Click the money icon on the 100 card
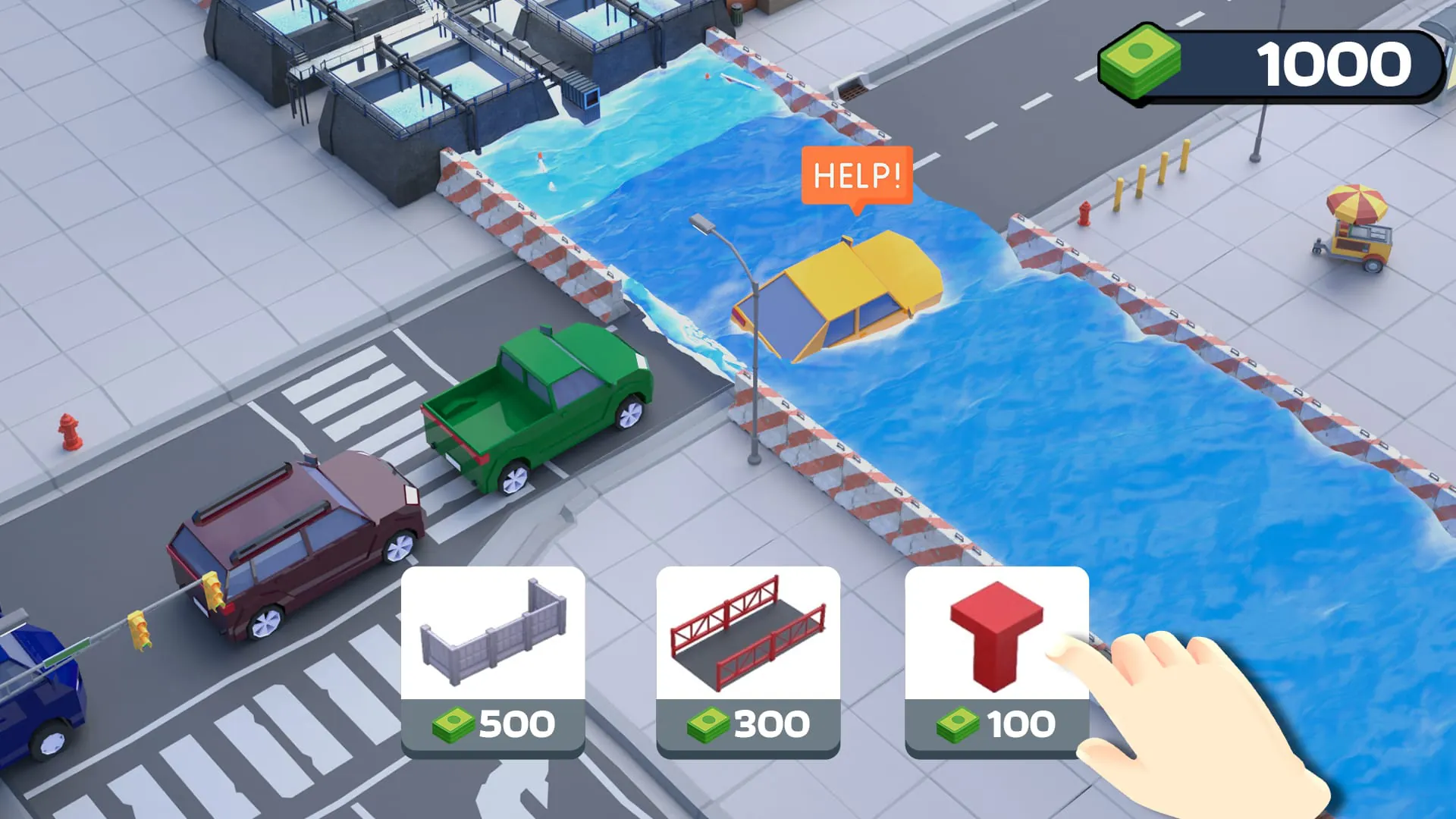 click(957, 724)
